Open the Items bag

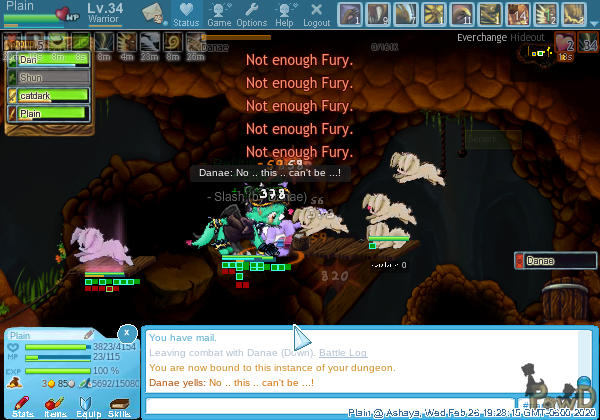pyautogui.click(x=55, y=404)
